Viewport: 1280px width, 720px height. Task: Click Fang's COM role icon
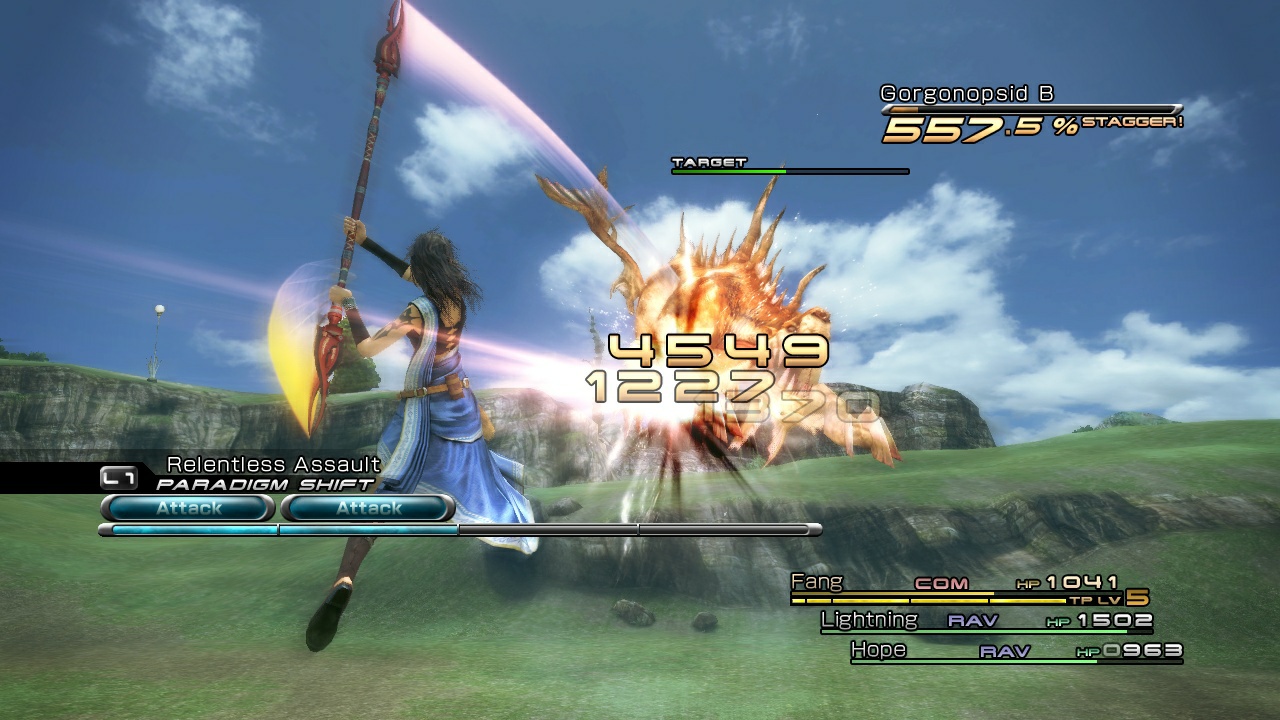point(941,583)
